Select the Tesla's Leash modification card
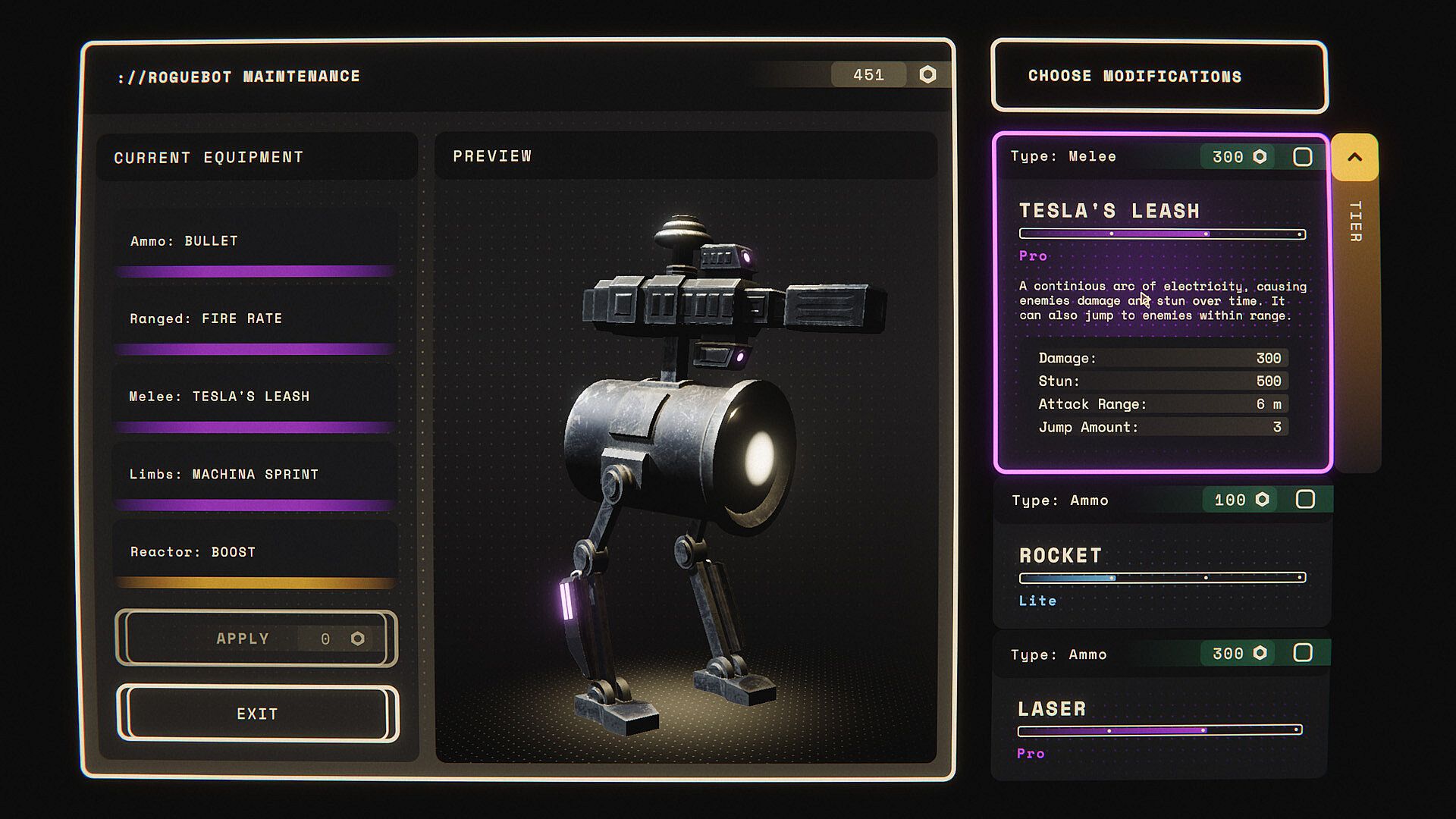 [x=1162, y=318]
